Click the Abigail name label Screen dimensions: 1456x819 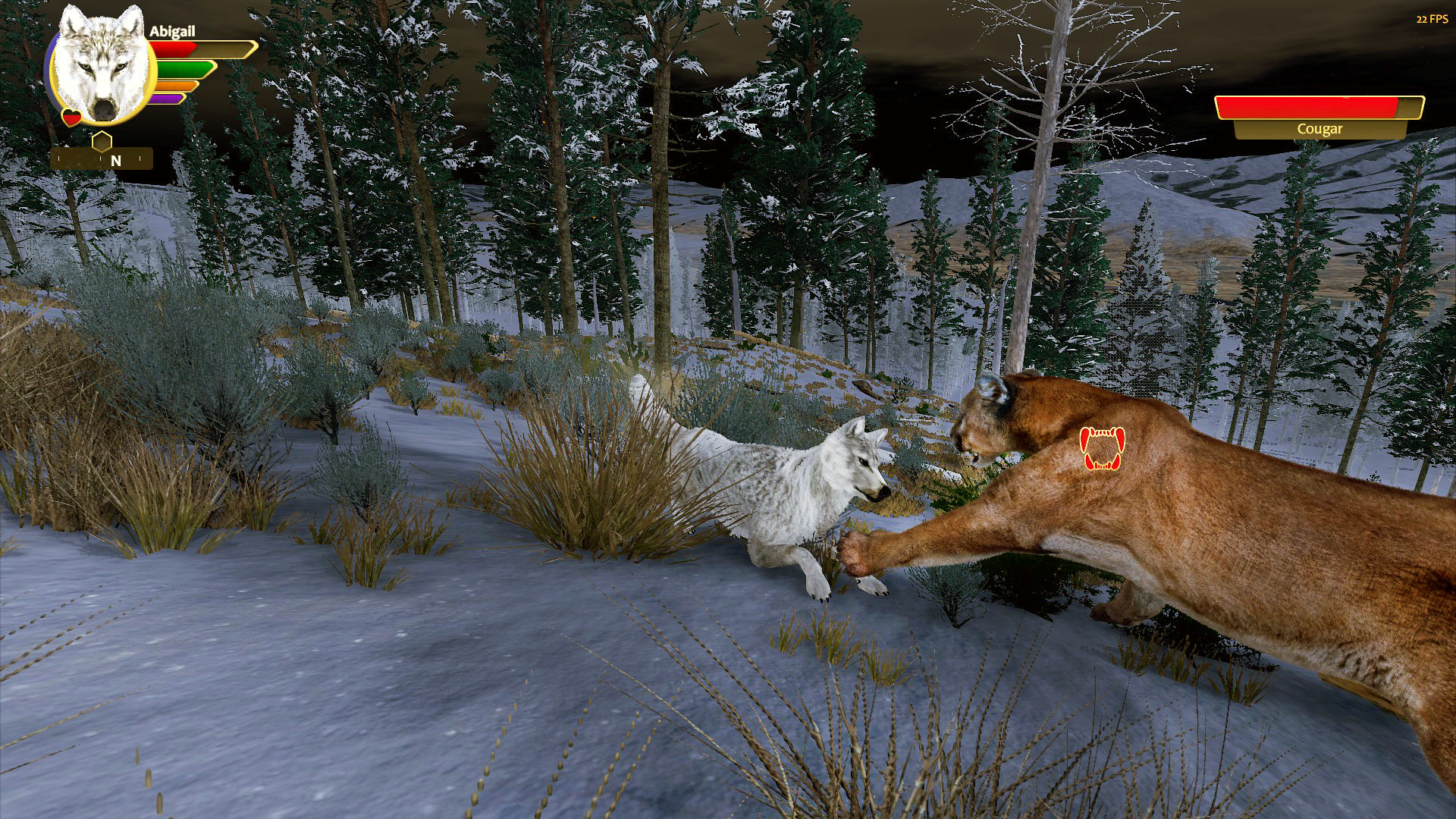tap(174, 33)
